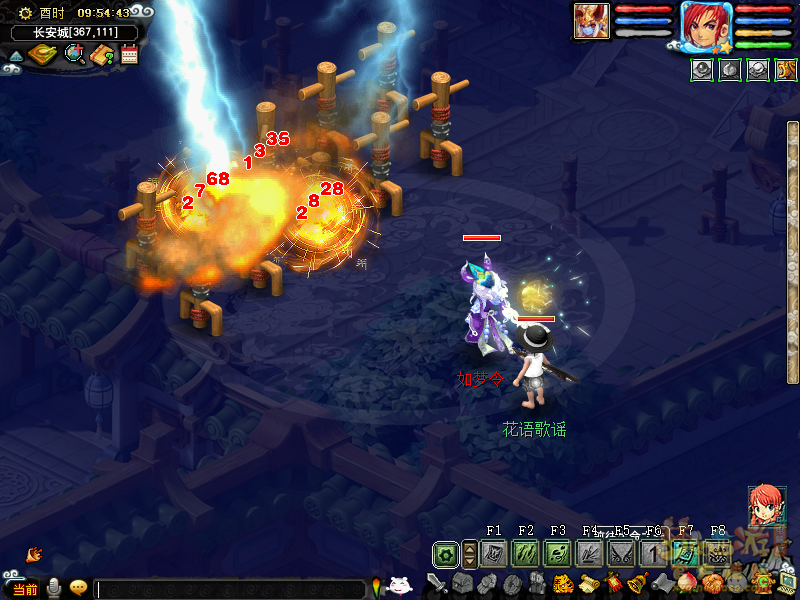The image size is (800, 600).
Task: Use the cyan scroll skill on F7
Action: coord(685,553)
